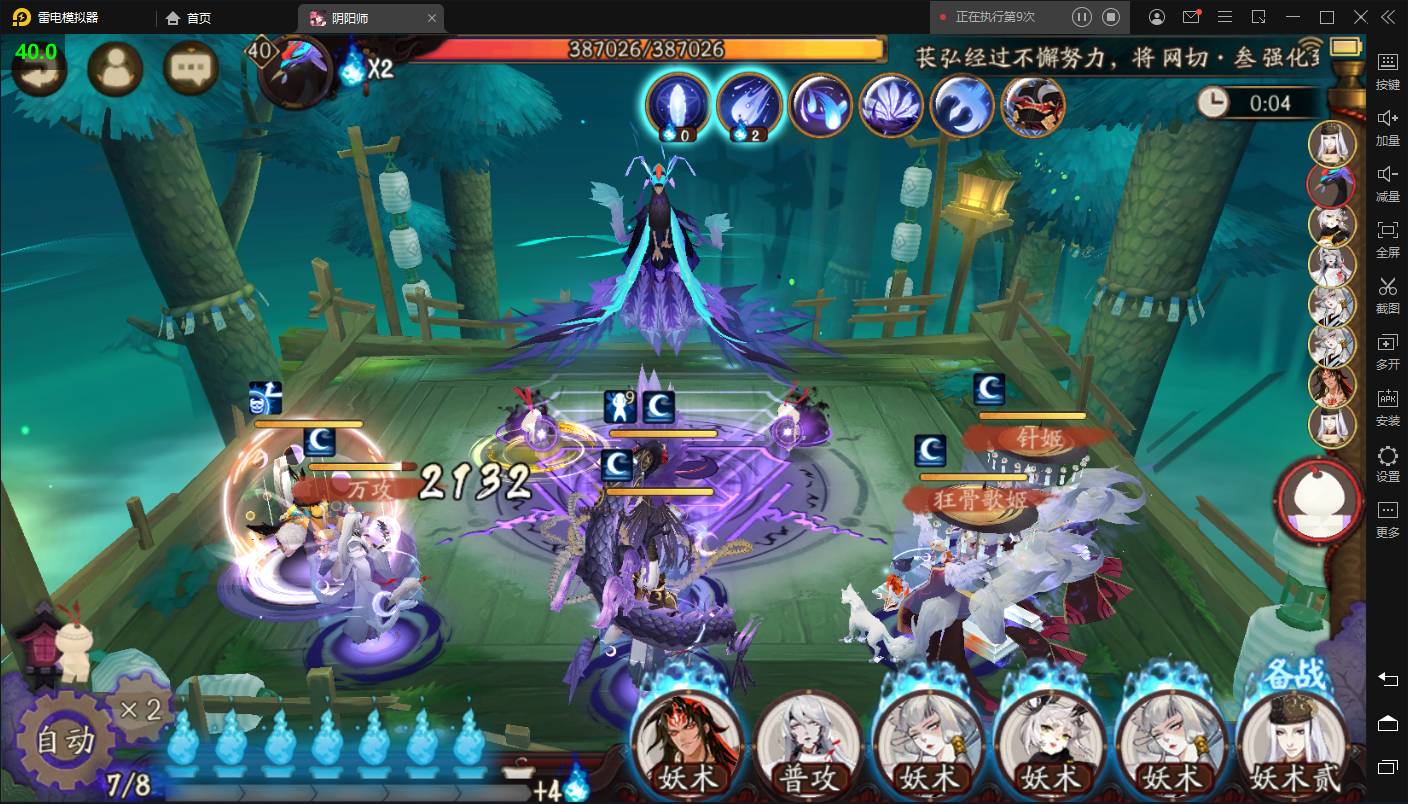This screenshot has height=804, width=1408.
Task: Open the 更多 more tools menu
Action: click(x=1388, y=519)
